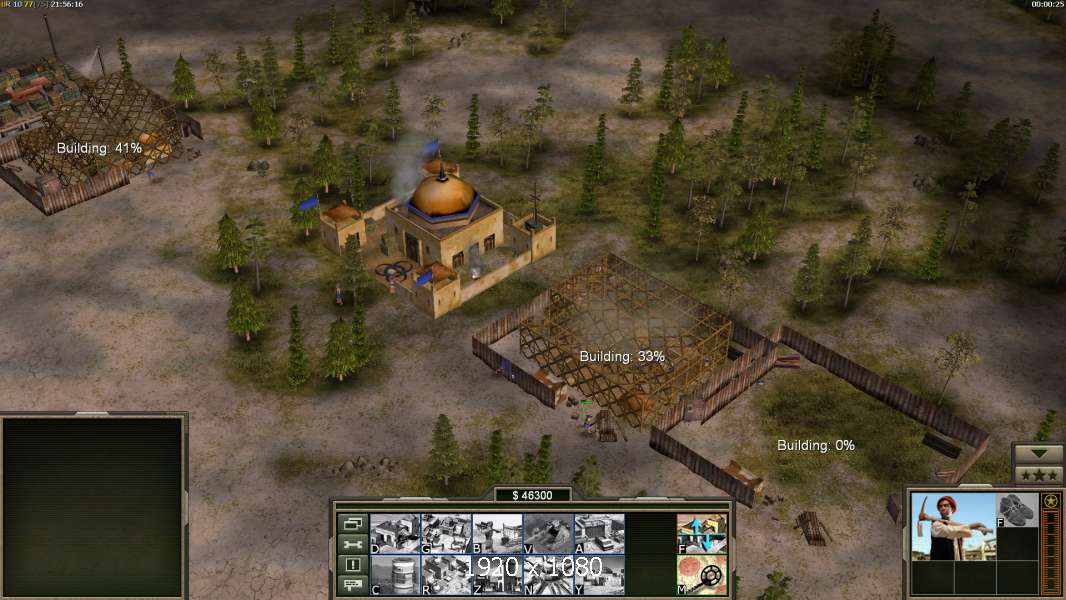Click the build icon labeled R
The height and width of the screenshot is (600, 1066).
[446, 575]
